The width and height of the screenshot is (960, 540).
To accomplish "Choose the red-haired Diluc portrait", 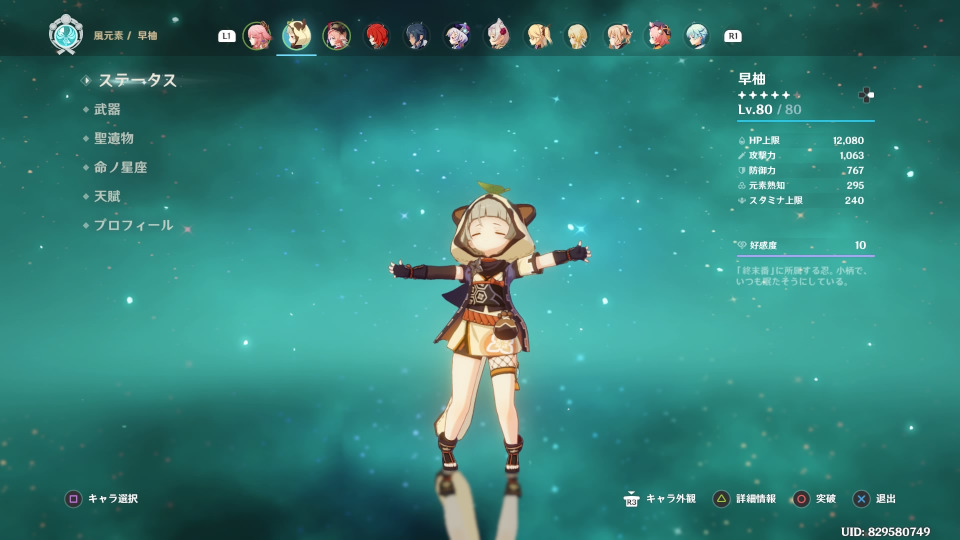I will click(x=377, y=36).
